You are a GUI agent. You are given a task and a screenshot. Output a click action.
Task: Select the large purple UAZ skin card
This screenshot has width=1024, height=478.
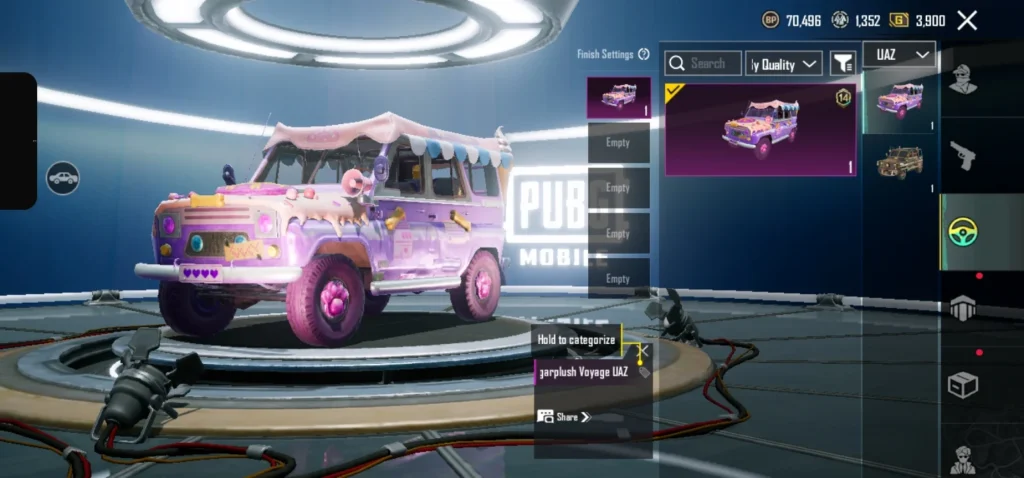point(760,129)
